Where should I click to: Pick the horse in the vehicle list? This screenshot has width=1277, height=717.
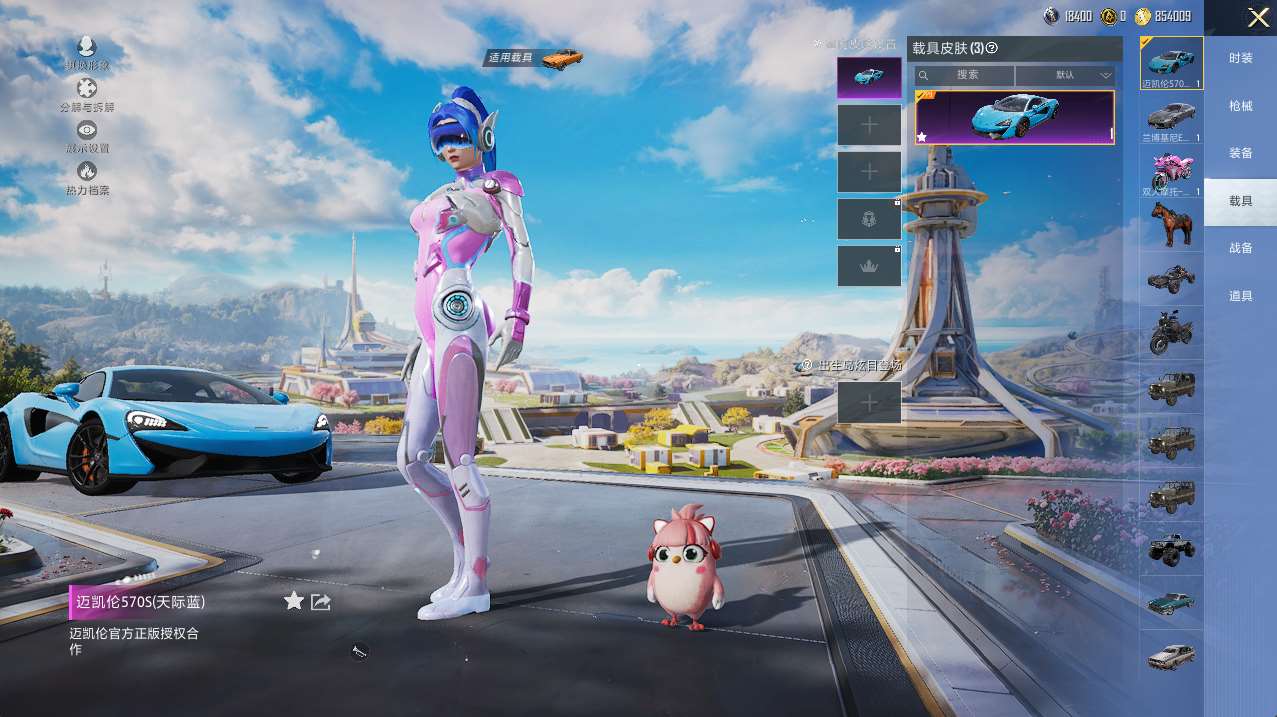pos(1171,224)
